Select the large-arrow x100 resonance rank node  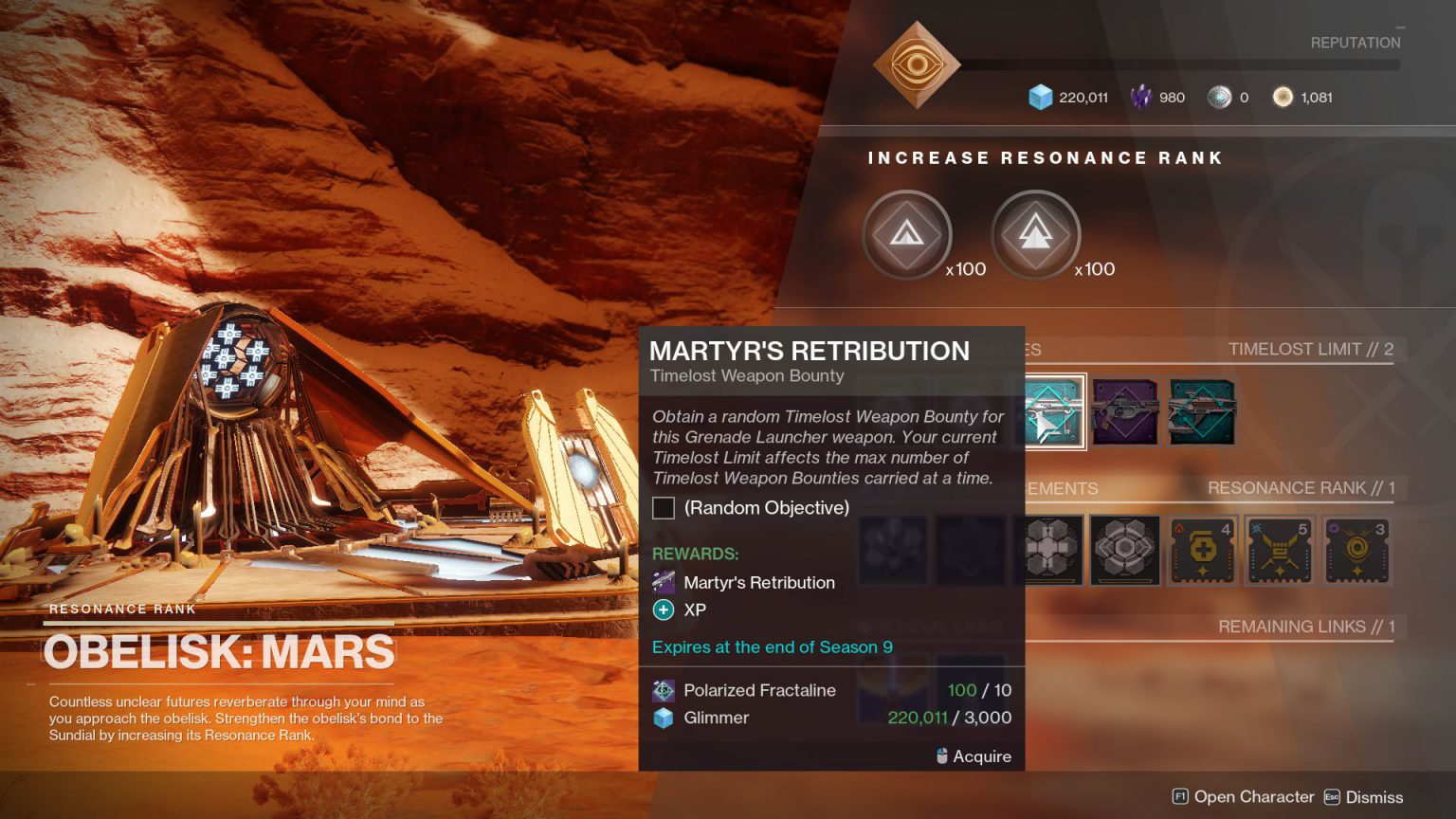pos(1035,235)
